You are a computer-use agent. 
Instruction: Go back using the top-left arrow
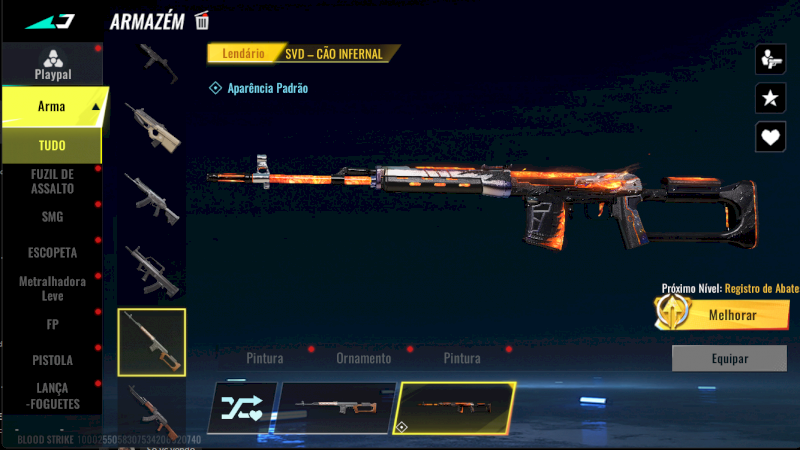pyautogui.click(x=50, y=21)
